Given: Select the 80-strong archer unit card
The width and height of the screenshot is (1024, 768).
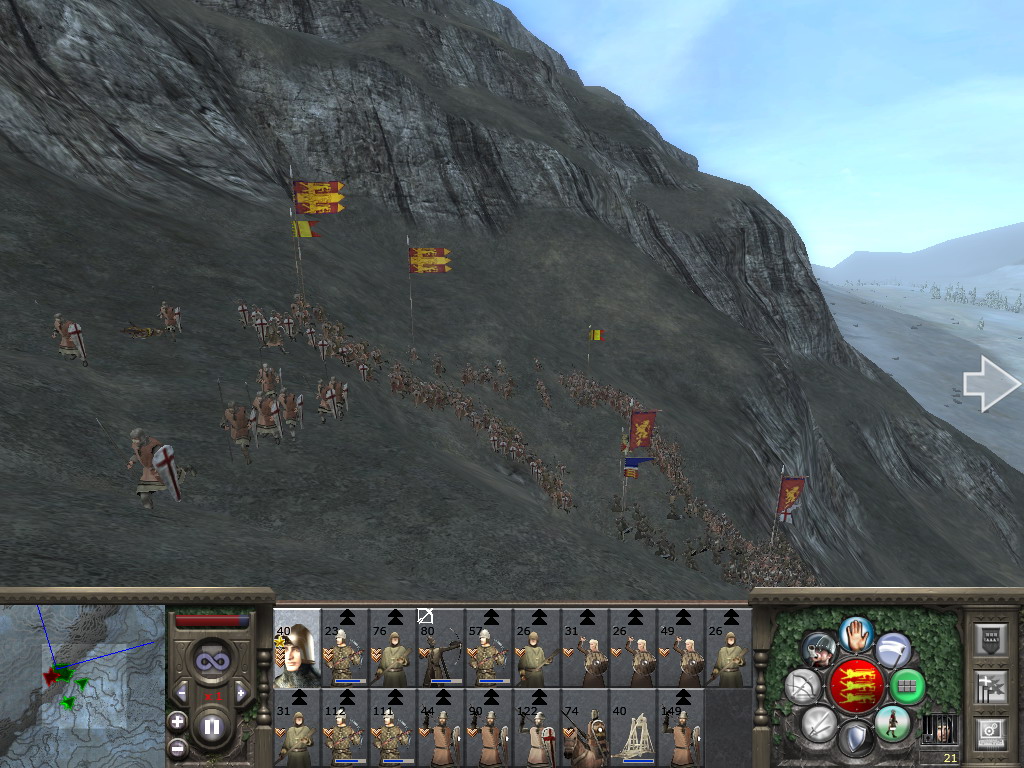Looking at the screenshot, I should coord(441,647).
